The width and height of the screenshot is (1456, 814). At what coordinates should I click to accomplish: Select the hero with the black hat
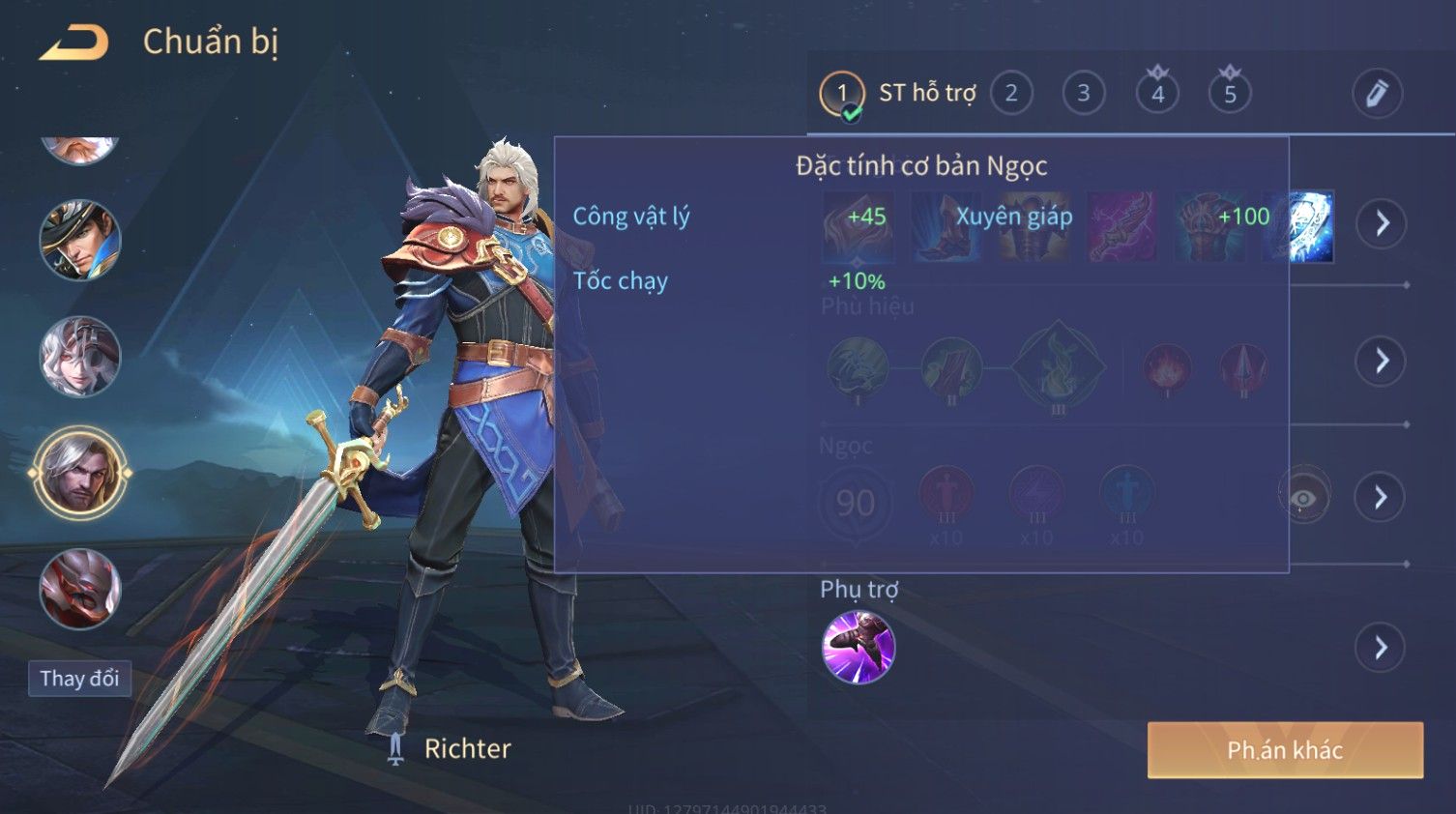click(x=80, y=240)
